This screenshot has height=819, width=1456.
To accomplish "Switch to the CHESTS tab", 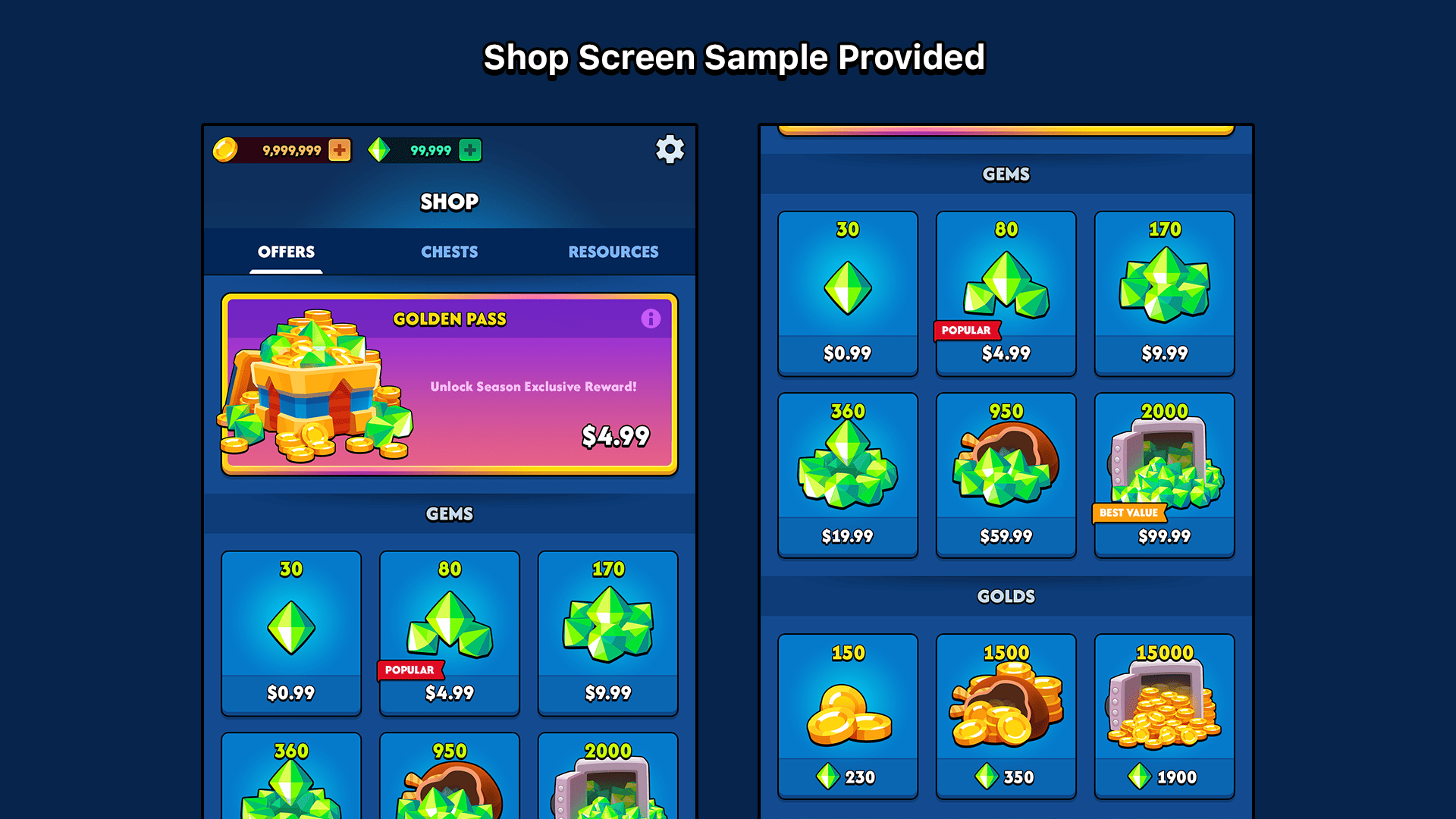I will (449, 252).
